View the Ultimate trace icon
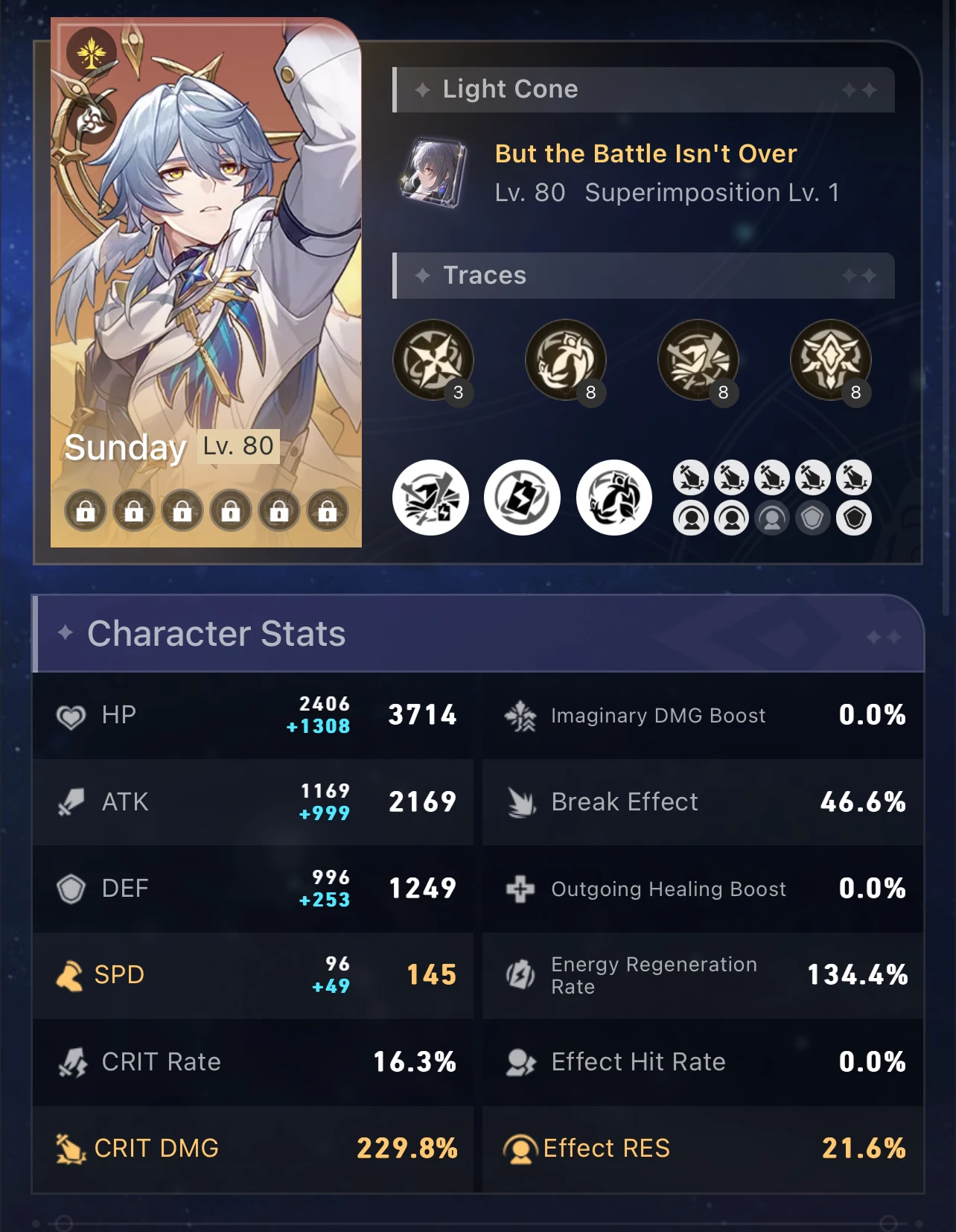This screenshot has width=956, height=1232. tap(698, 360)
